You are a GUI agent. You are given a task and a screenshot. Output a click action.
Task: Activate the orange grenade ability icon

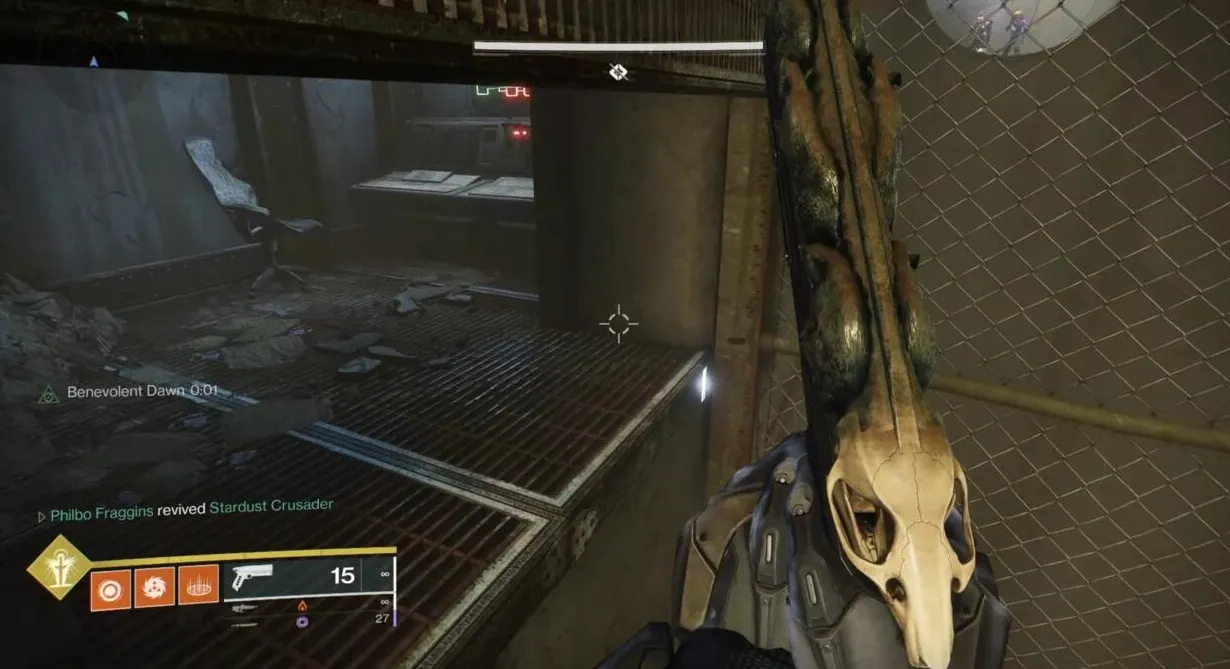coord(110,587)
